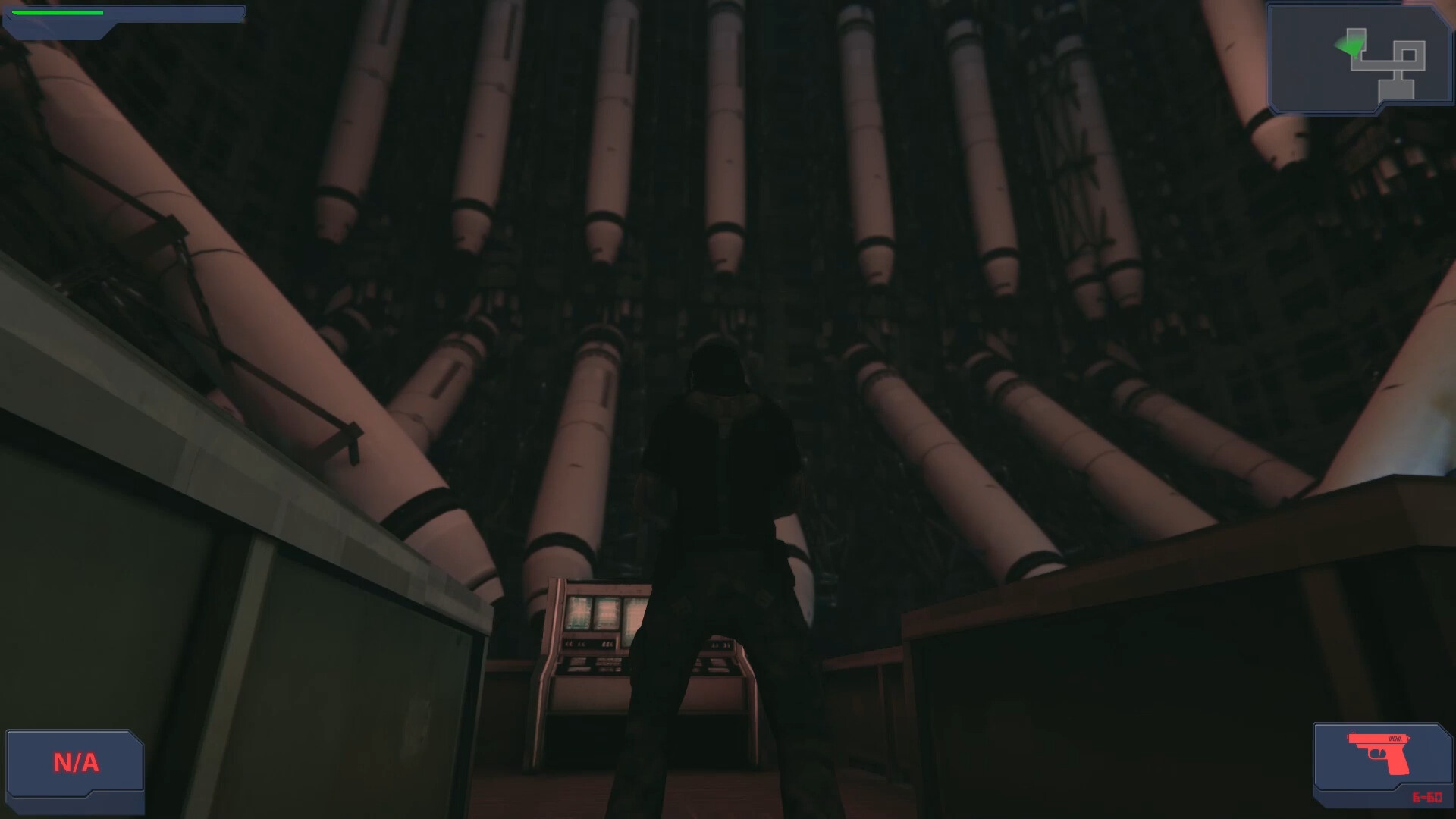Click the green health bar

(57, 12)
